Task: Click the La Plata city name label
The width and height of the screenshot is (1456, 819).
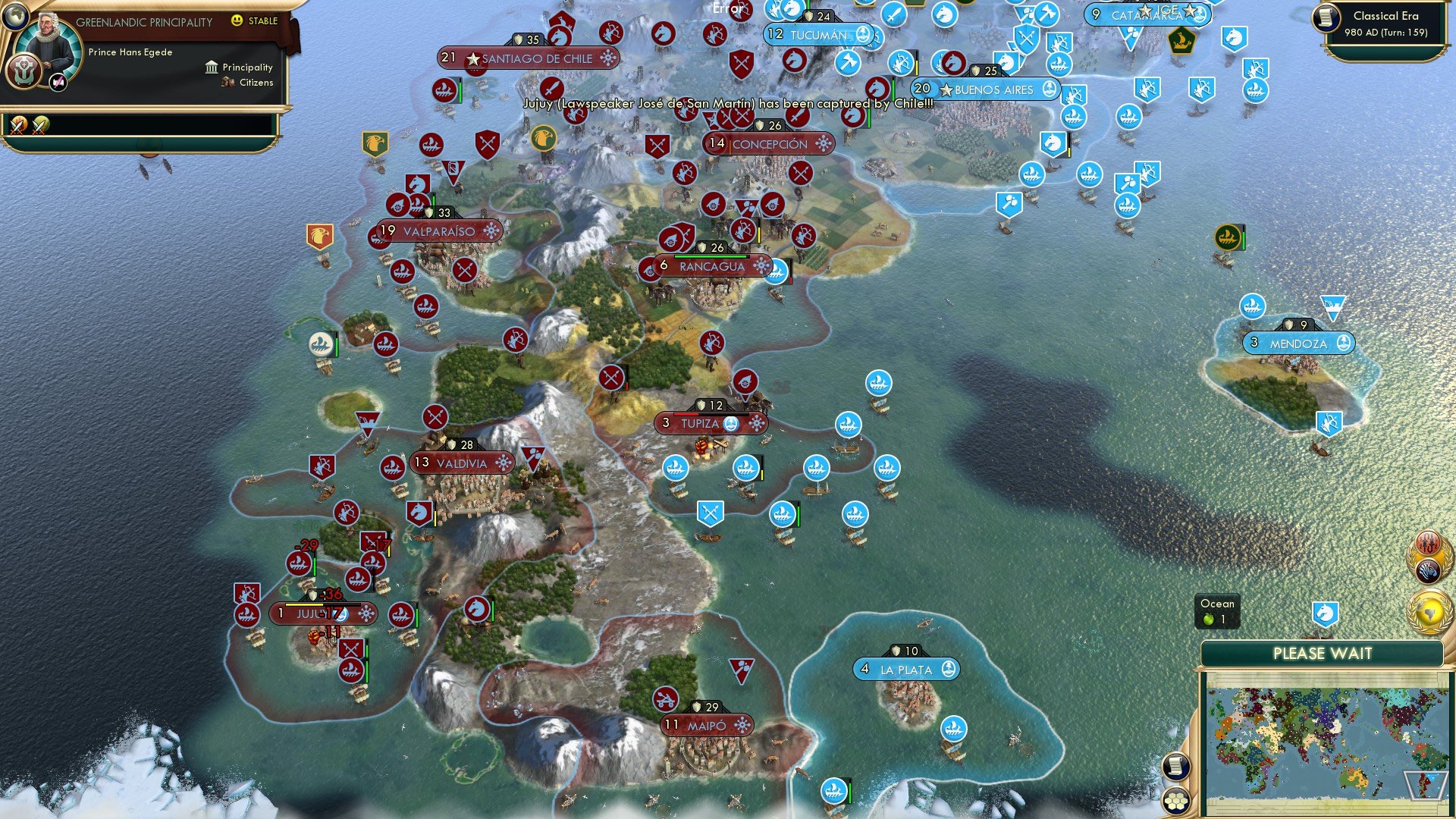Action: click(907, 670)
